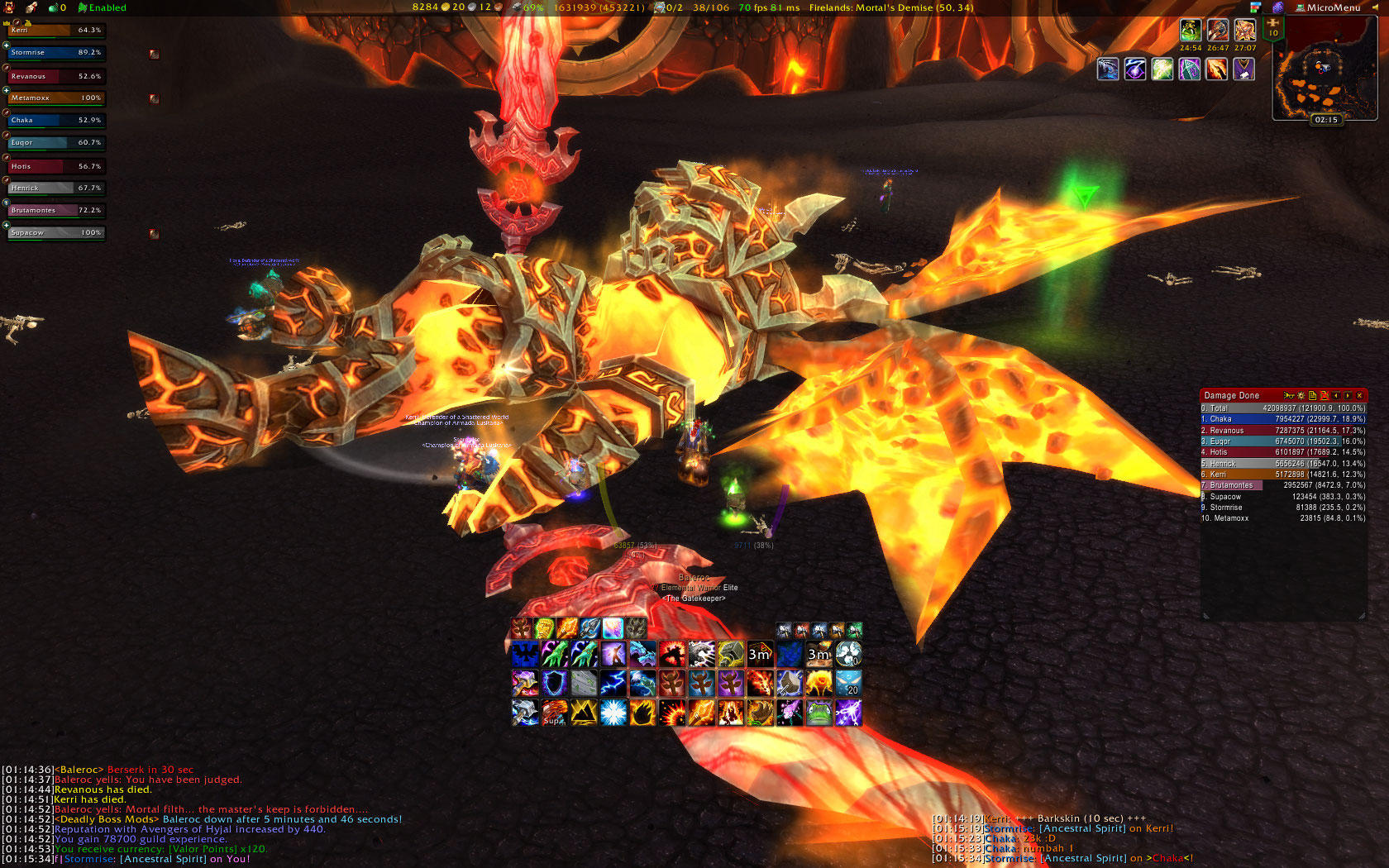Click the Enabled flag in the top bar
The width and height of the screenshot is (1389, 868).
coord(103,7)
